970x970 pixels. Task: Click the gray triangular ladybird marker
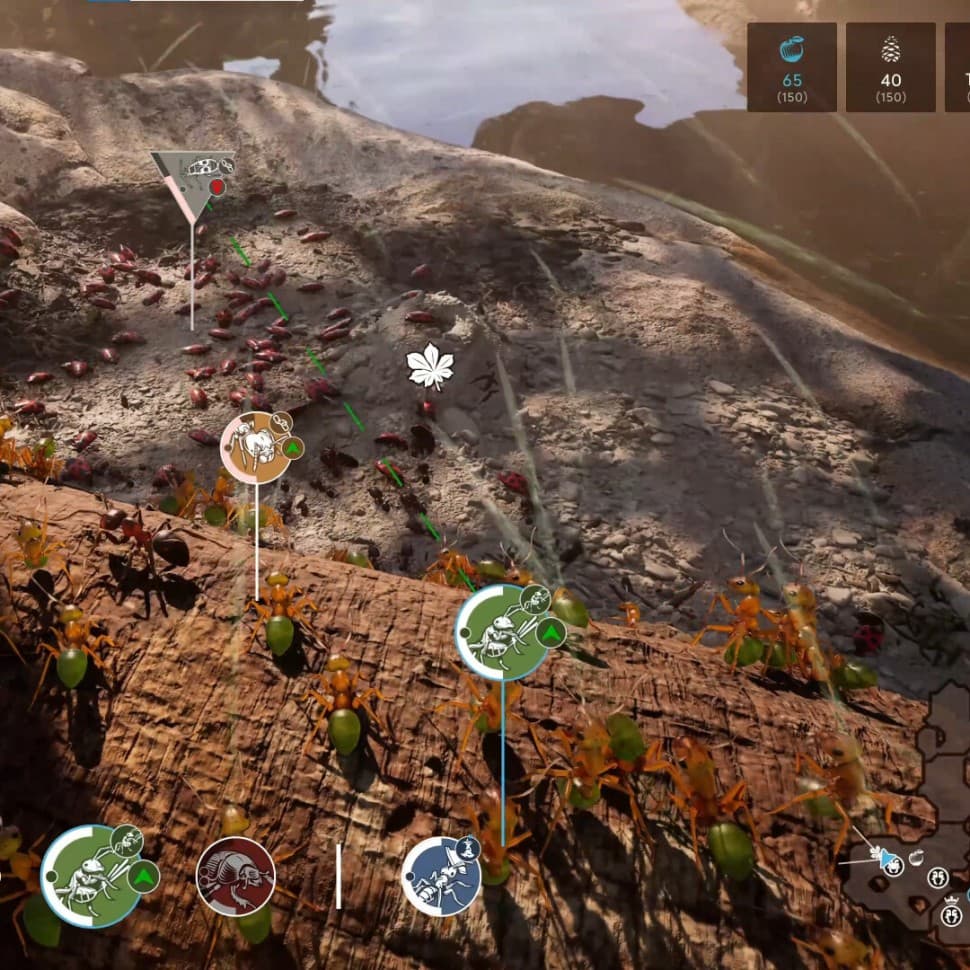pyautogui.click(x=194, y=178)
